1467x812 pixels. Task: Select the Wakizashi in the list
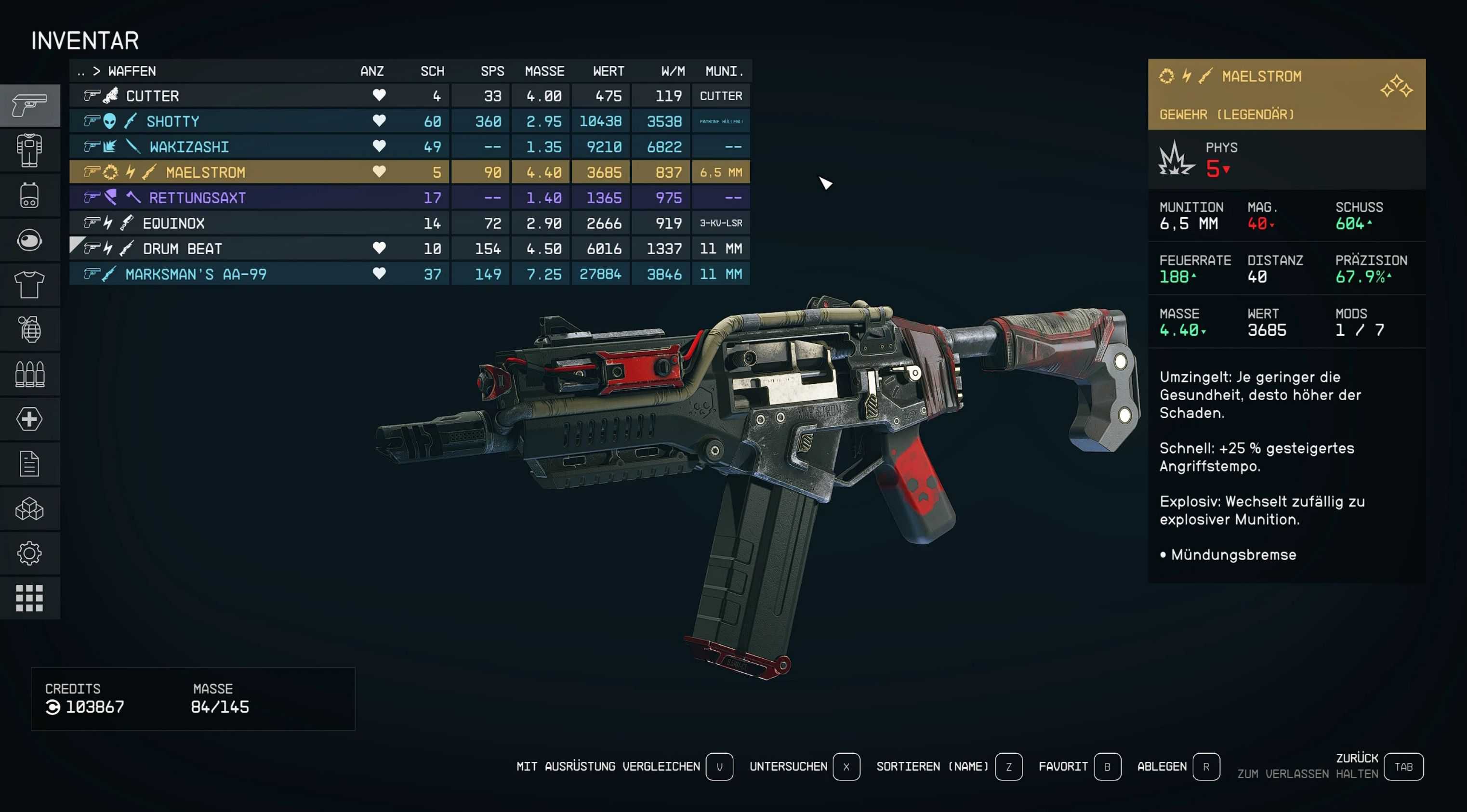click(189, 147)
